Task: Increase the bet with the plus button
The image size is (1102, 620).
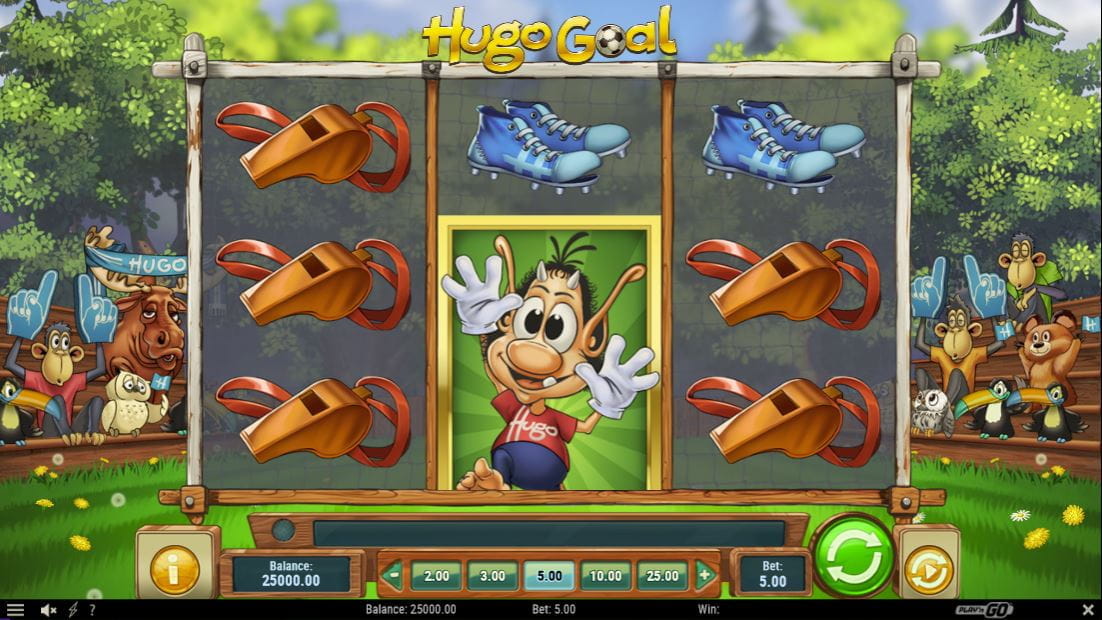Action: [x=705, y=575]
